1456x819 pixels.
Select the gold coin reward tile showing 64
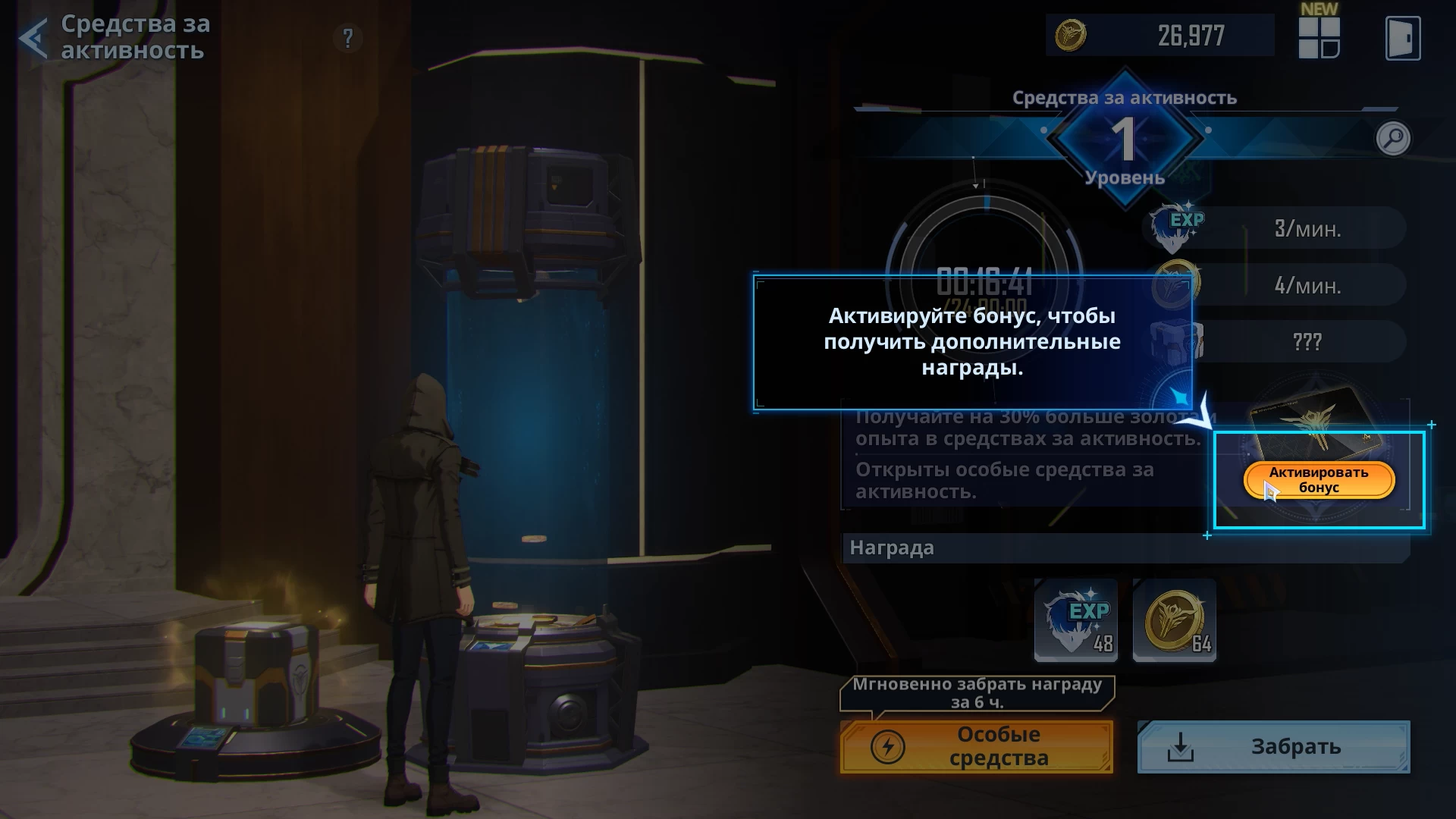tap(1174, 620)
